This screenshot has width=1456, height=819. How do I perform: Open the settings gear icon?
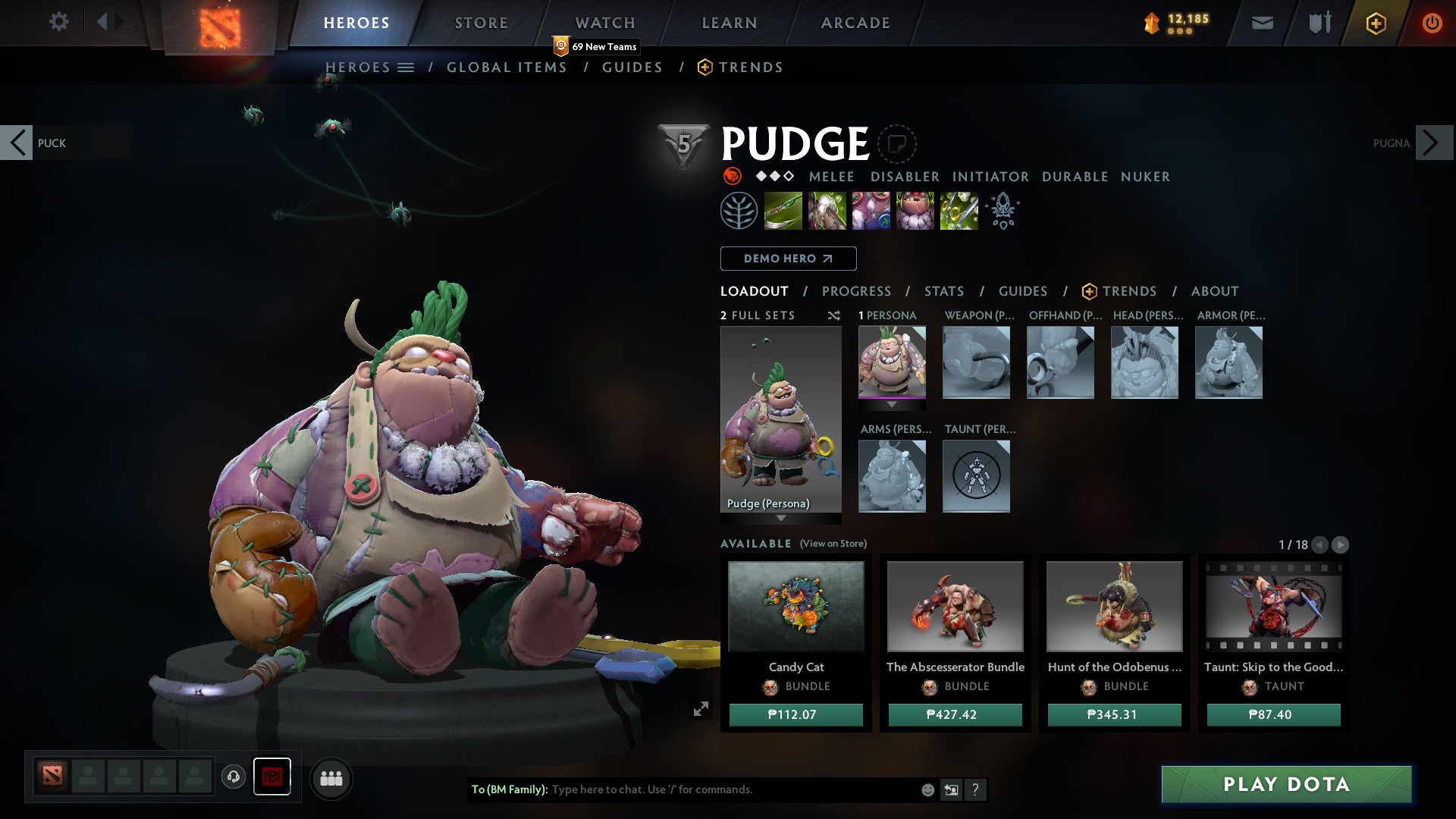pos(58,21)
